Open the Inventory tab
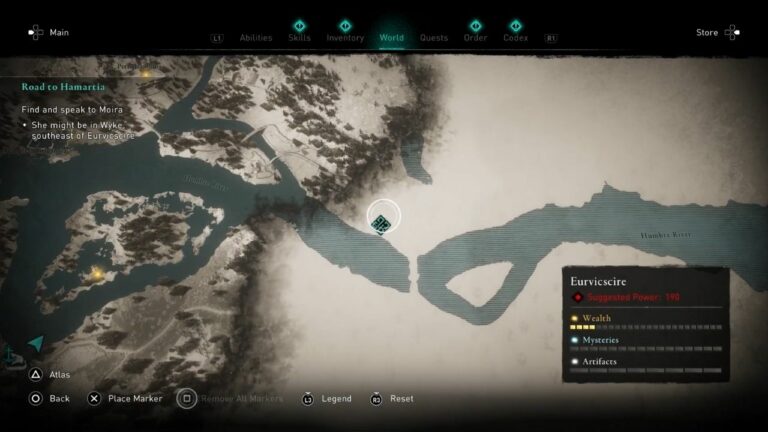The height and width of the screenshot is (432, 768). 345,38
